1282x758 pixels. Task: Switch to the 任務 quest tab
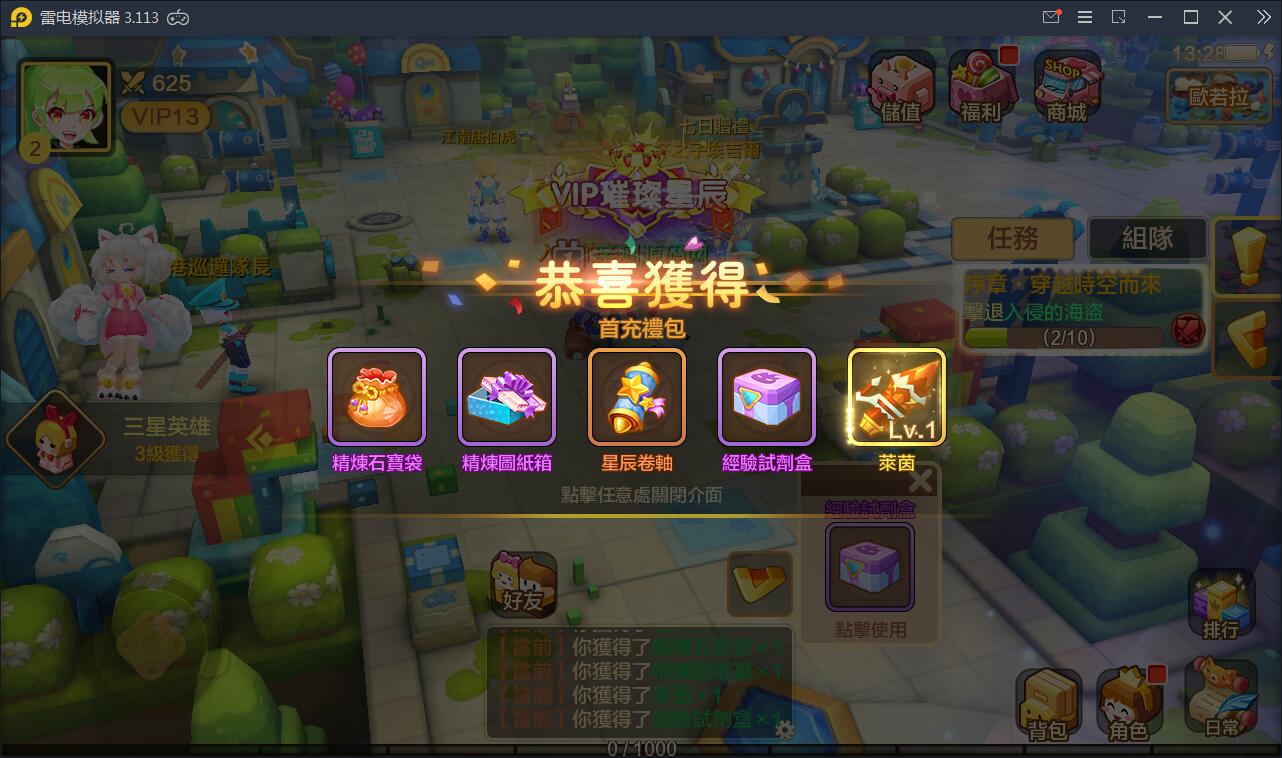pyautogui.click(x=1013, y=239)
